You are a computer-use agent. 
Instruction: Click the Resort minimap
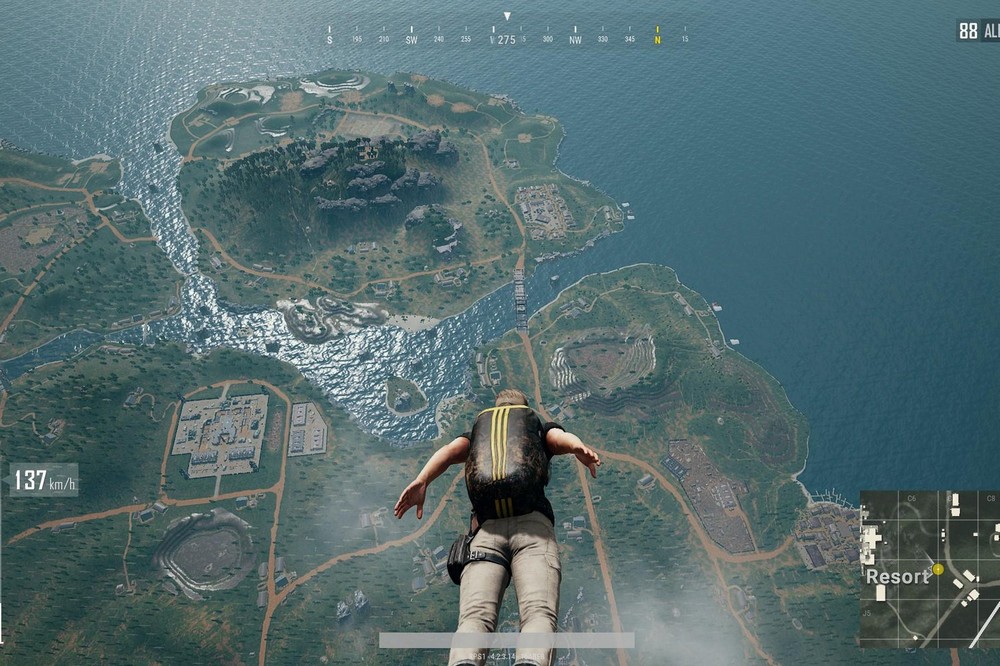pyautogui.click(x=929, y=568)
